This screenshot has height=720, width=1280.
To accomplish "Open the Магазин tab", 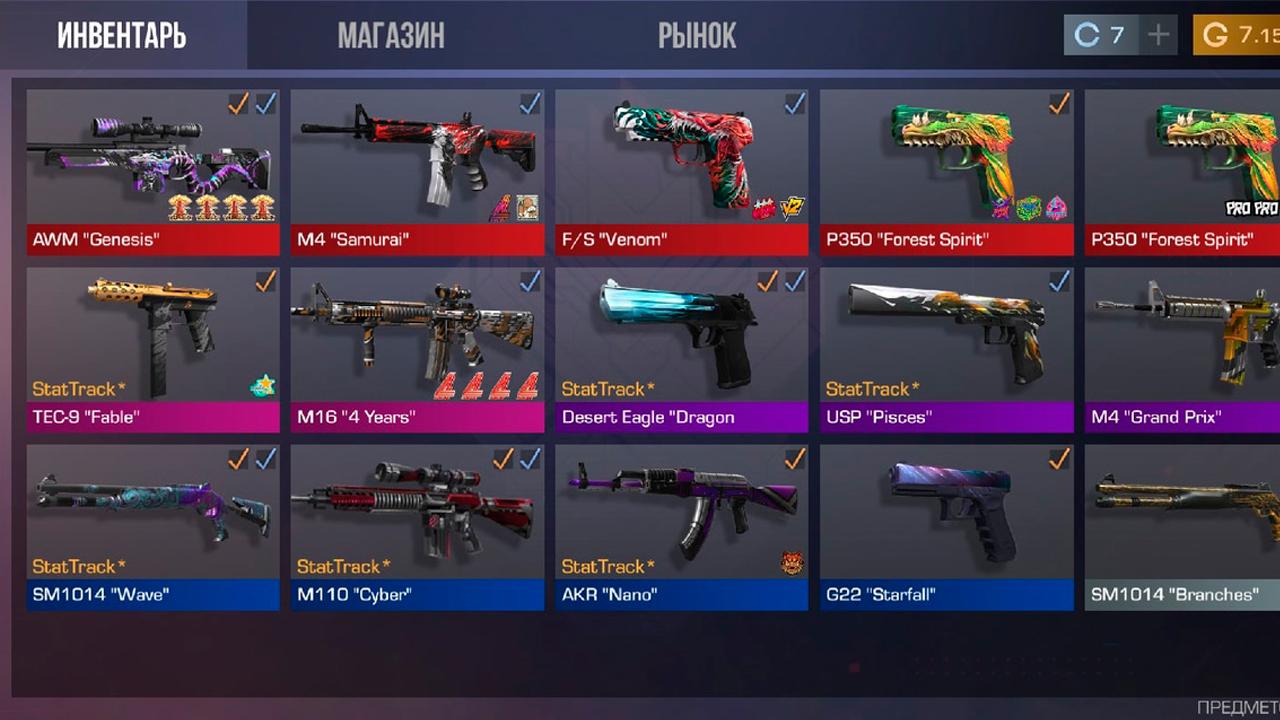I will coord(391,36).
